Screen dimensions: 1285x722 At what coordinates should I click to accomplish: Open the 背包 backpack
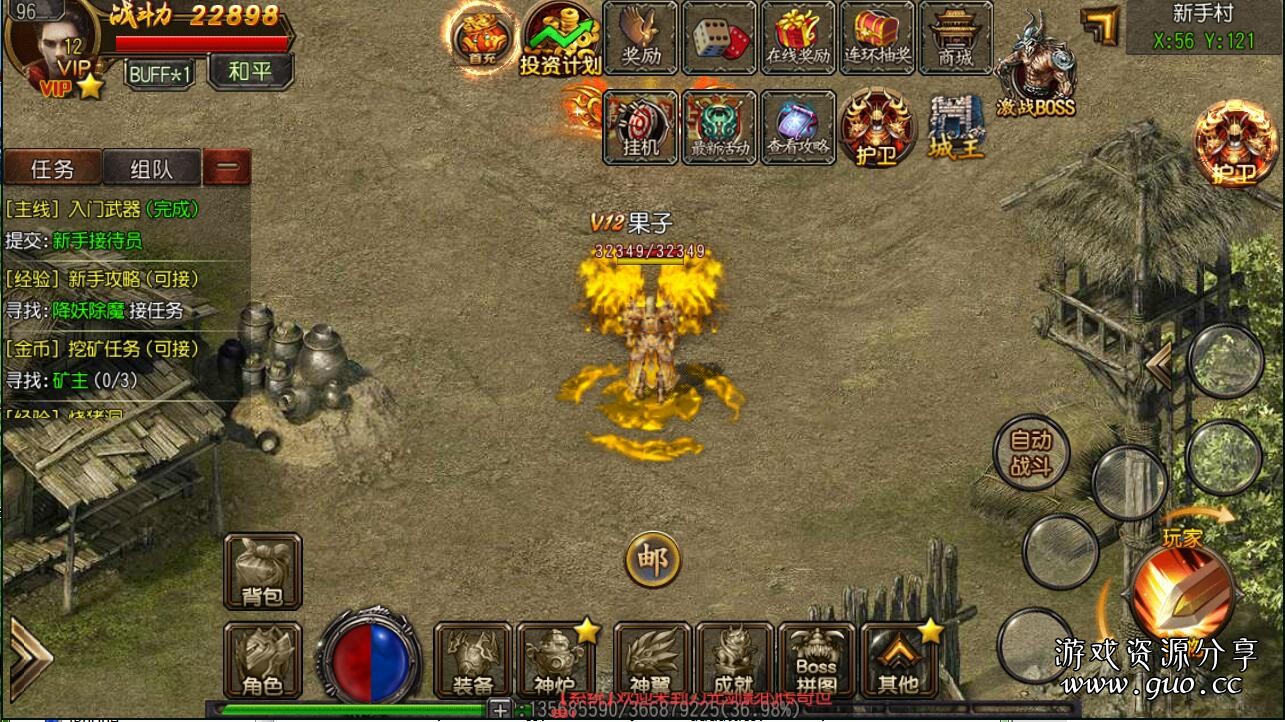pyautogui.click(x=262, y=572)
